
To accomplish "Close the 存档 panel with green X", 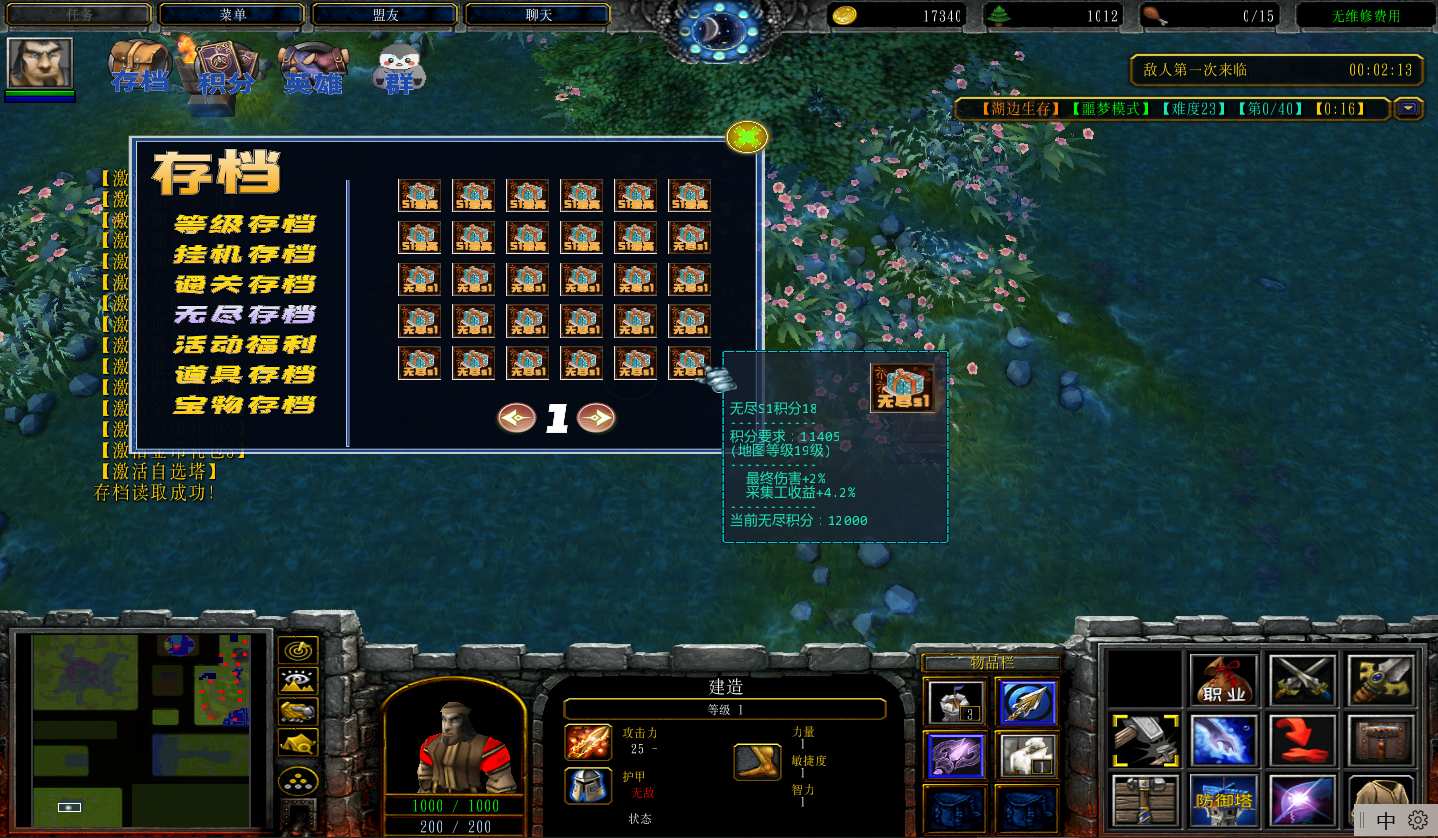I will (x=747, y=137).
